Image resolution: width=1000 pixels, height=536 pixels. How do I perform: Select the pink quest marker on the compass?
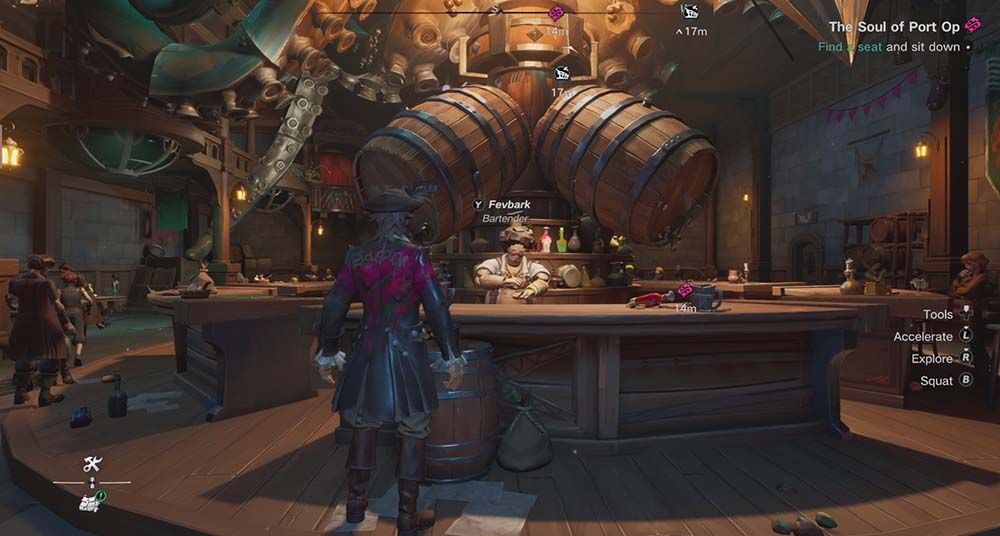(x=557, y=13)
